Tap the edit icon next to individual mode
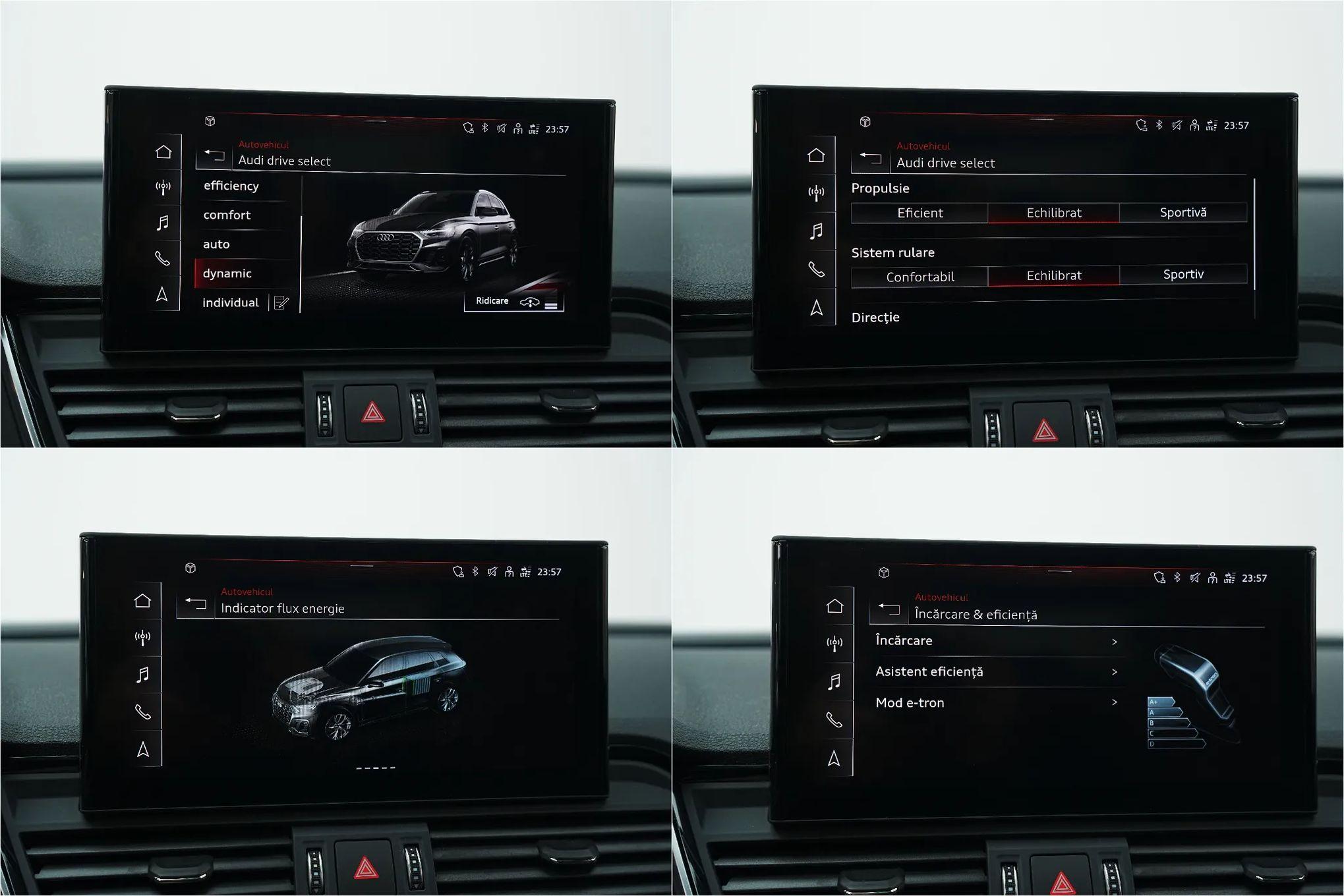The width and height of the screenshot is (1344, 896). click(283, 302)
